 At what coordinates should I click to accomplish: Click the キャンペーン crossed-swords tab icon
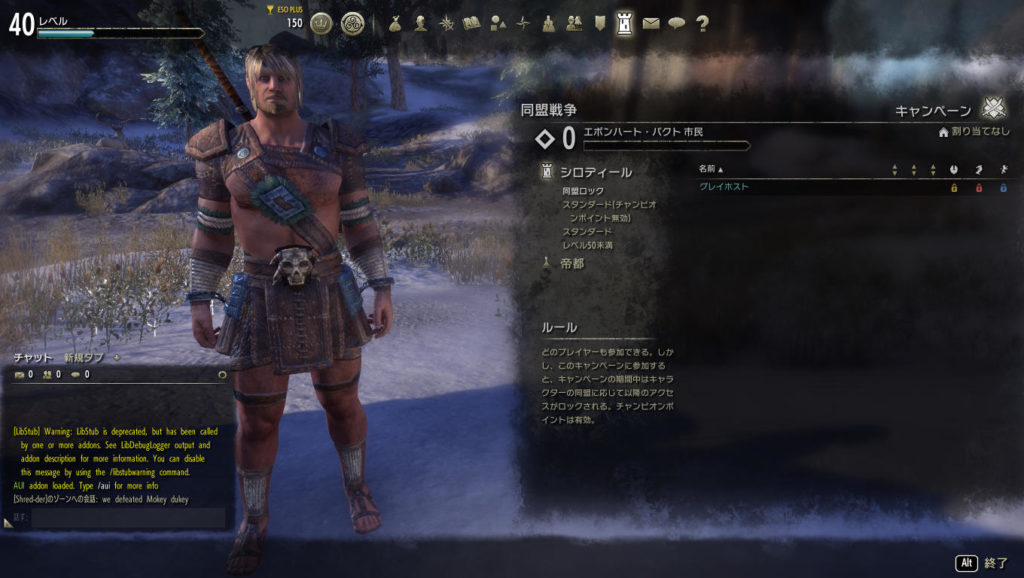click(993, 109)
